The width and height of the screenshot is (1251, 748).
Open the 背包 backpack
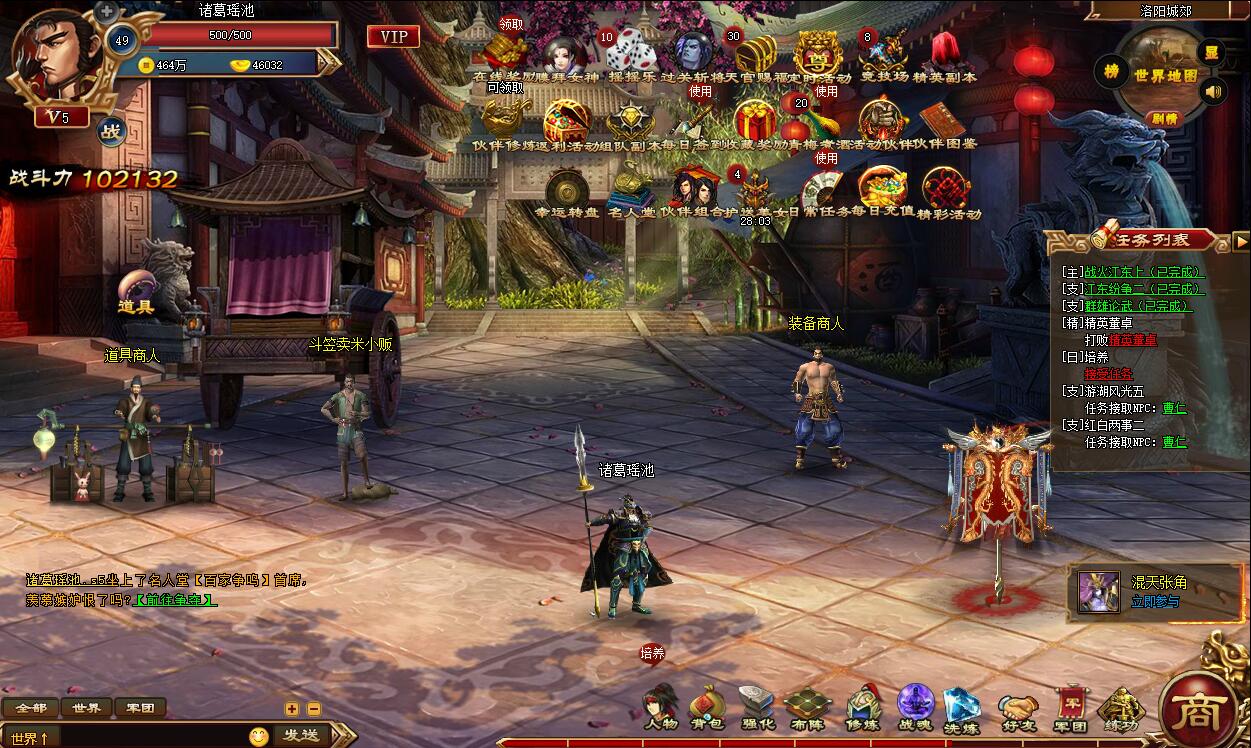(708, 706)
